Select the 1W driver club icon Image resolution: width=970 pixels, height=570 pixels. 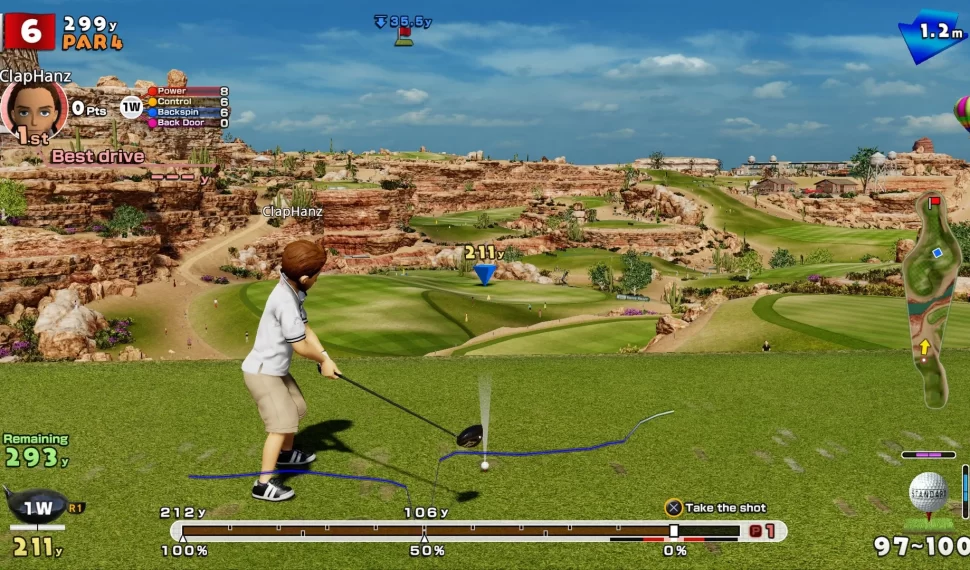37,506
